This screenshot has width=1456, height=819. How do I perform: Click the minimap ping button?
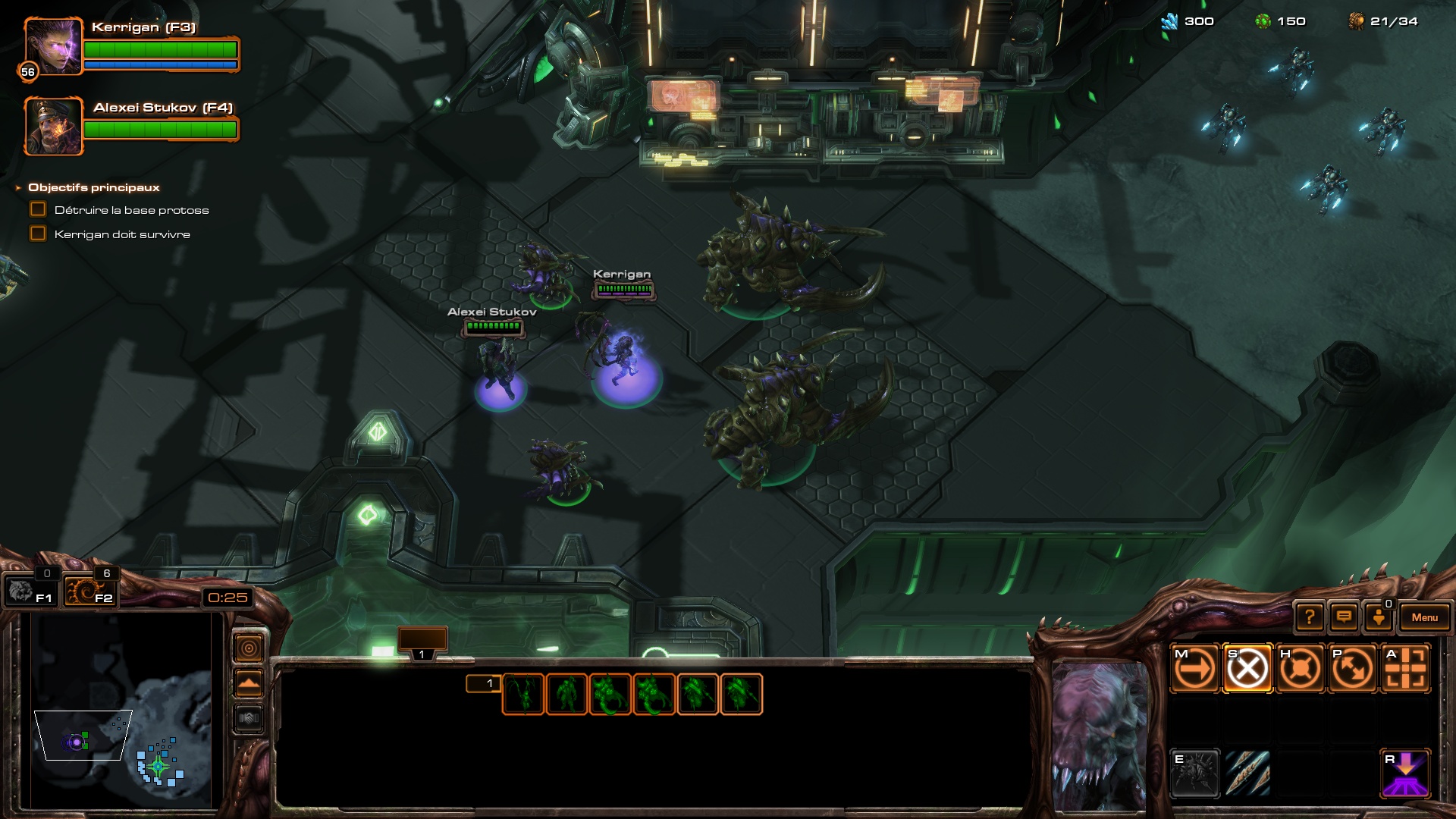click(249, 648)
